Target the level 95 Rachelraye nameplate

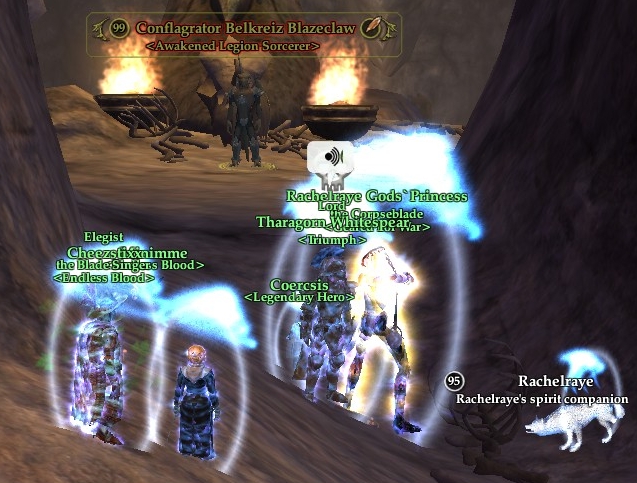pyautogui.click(x=555, y=382)
